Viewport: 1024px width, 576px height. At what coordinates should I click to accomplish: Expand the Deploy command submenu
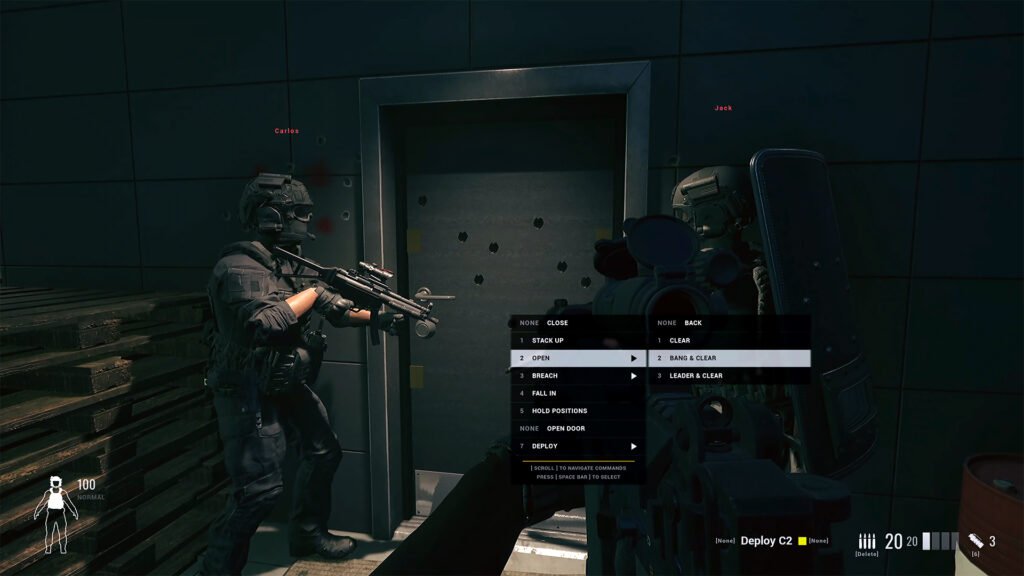pos(578,446)
